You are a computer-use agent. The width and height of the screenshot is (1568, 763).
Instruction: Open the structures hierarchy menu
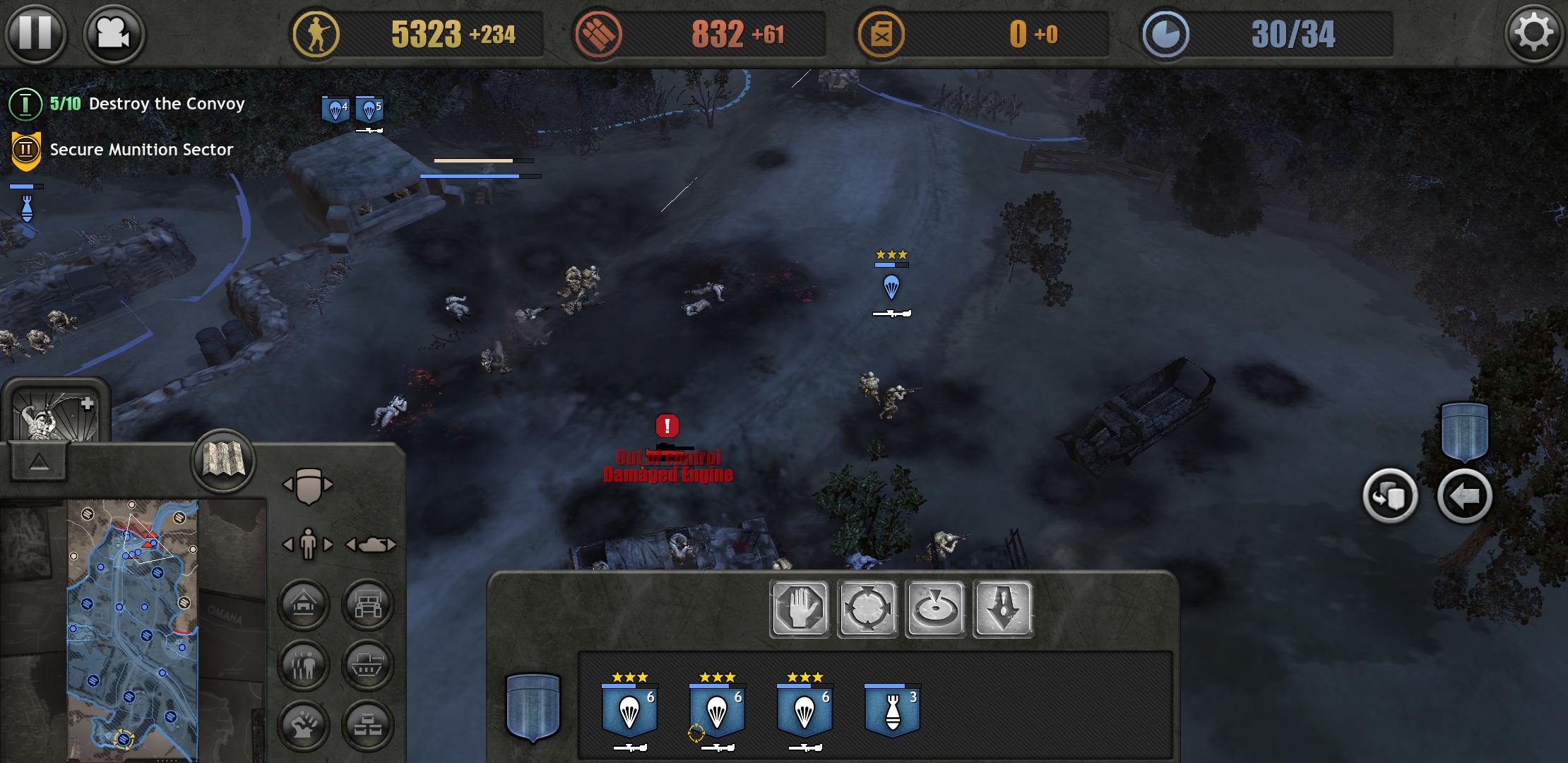[x=367, y=726]
